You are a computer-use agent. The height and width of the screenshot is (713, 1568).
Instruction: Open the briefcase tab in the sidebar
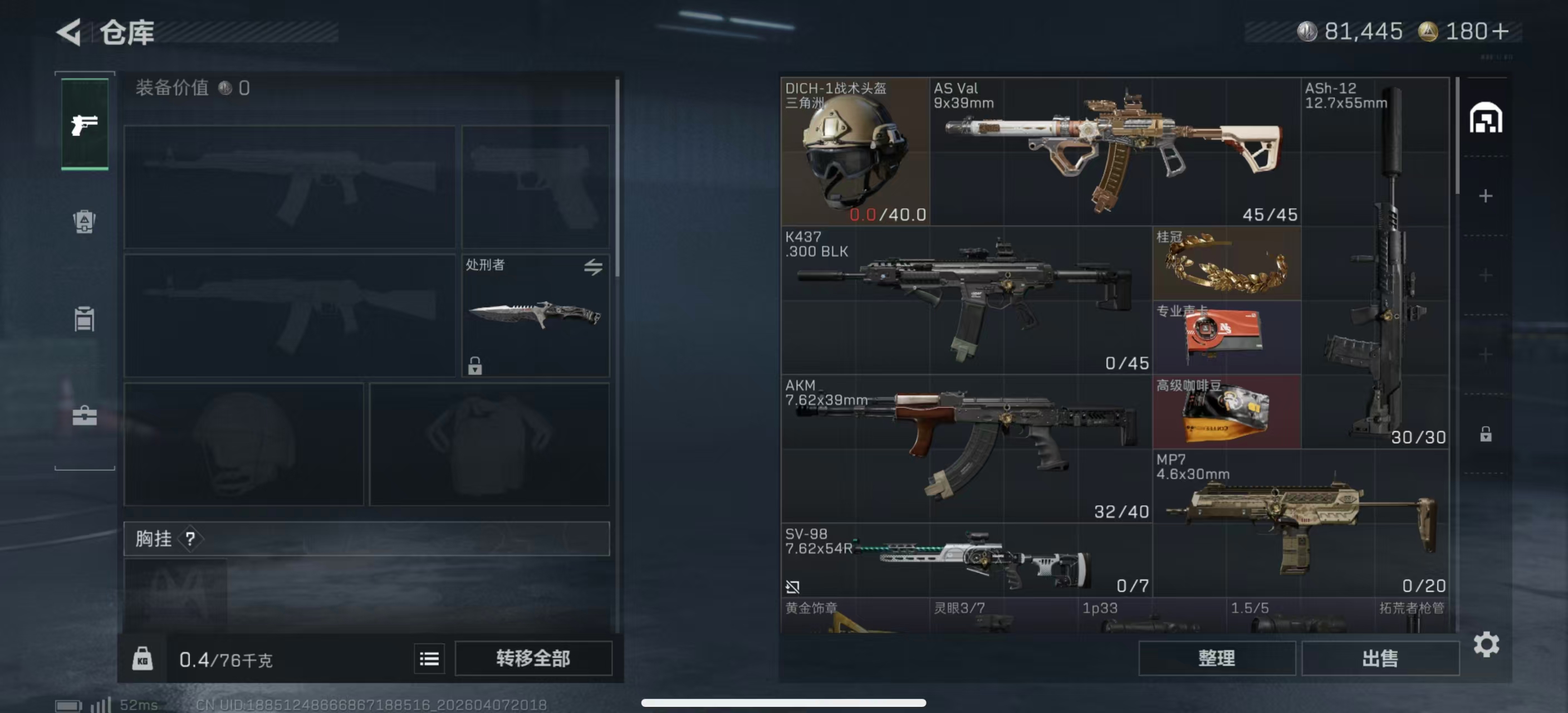pyautogui.click(x=85, y=417)
